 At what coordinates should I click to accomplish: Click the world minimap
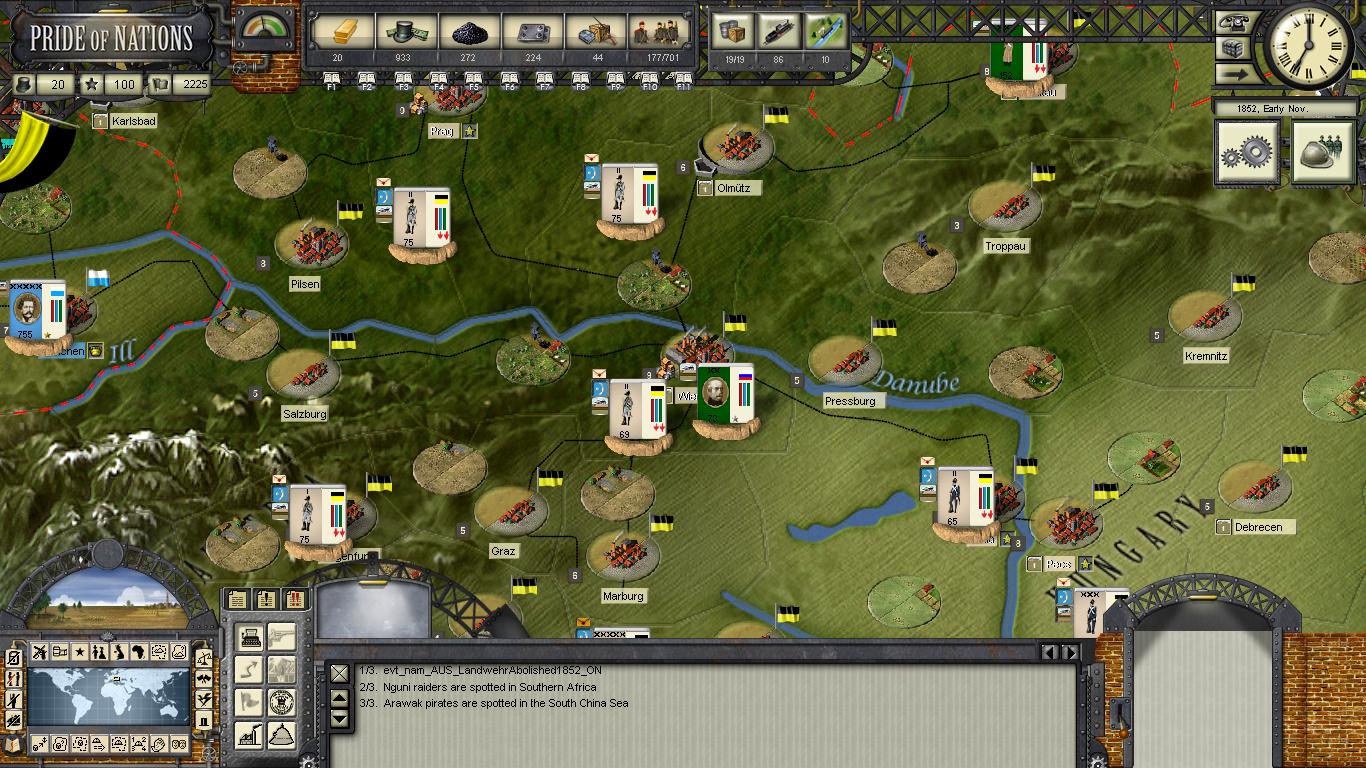coord(108,697)
